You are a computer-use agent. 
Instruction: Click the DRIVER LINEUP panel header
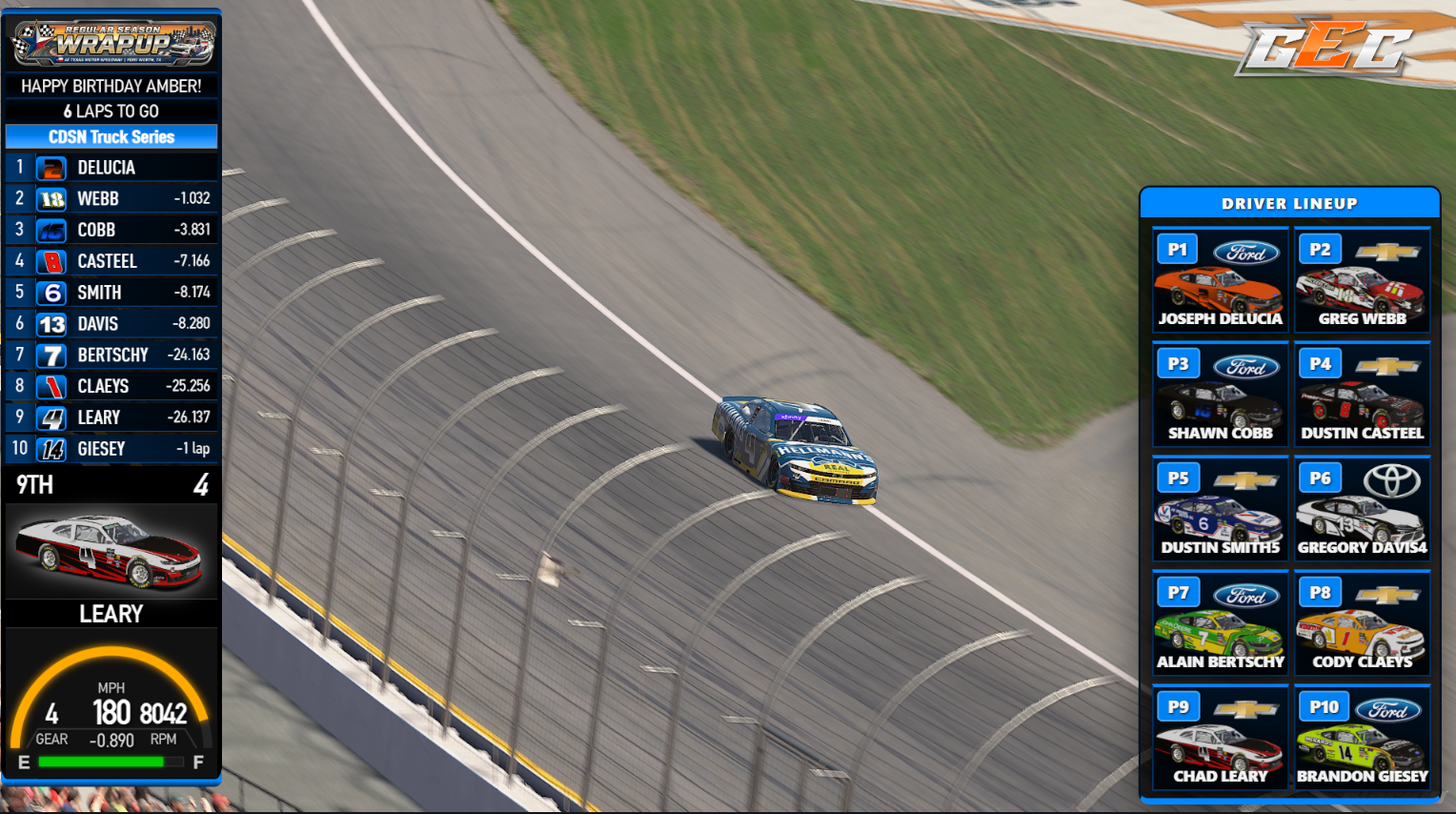pos(1290,203)
